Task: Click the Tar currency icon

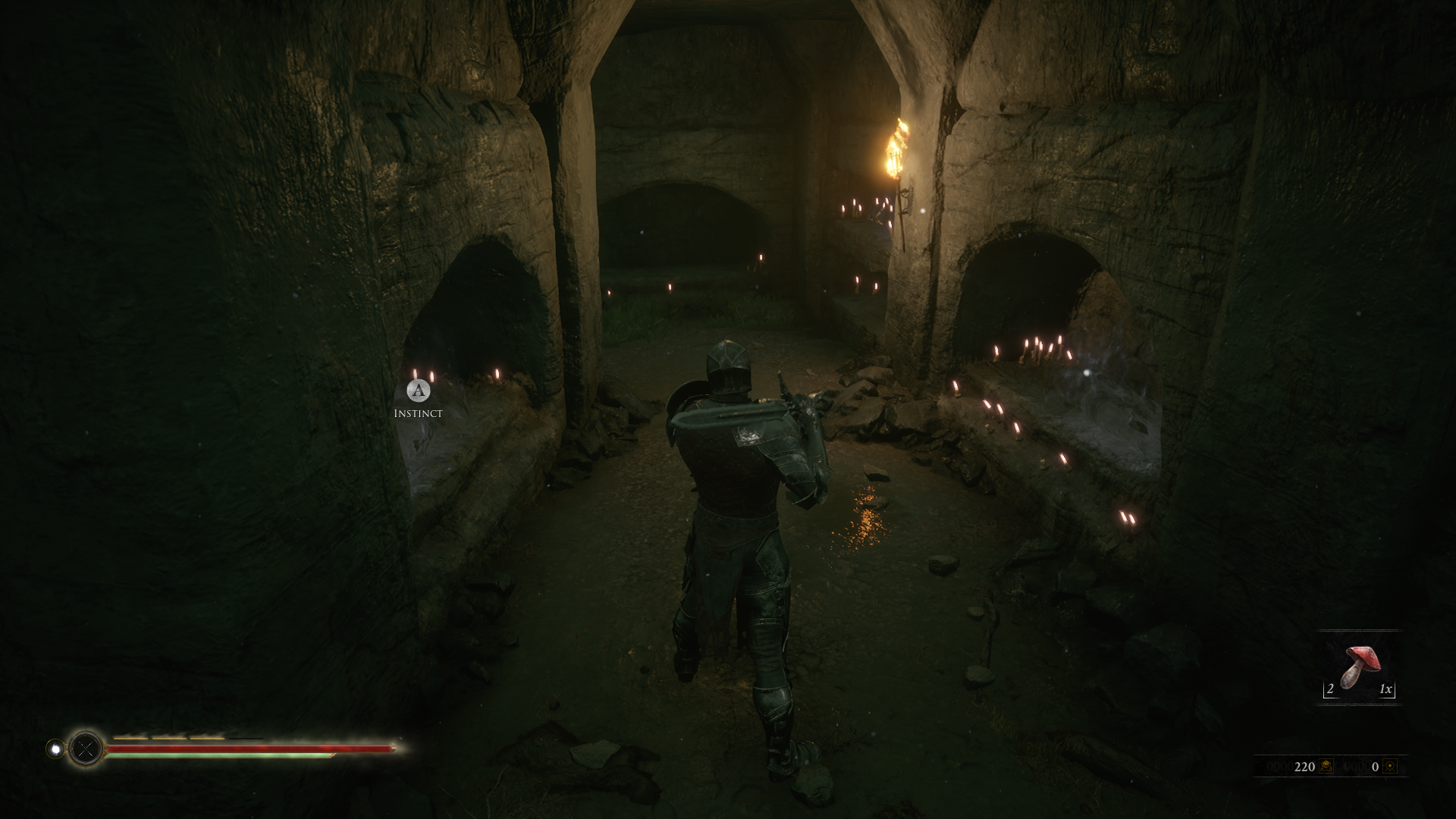Action: (x=1326, y=767)
